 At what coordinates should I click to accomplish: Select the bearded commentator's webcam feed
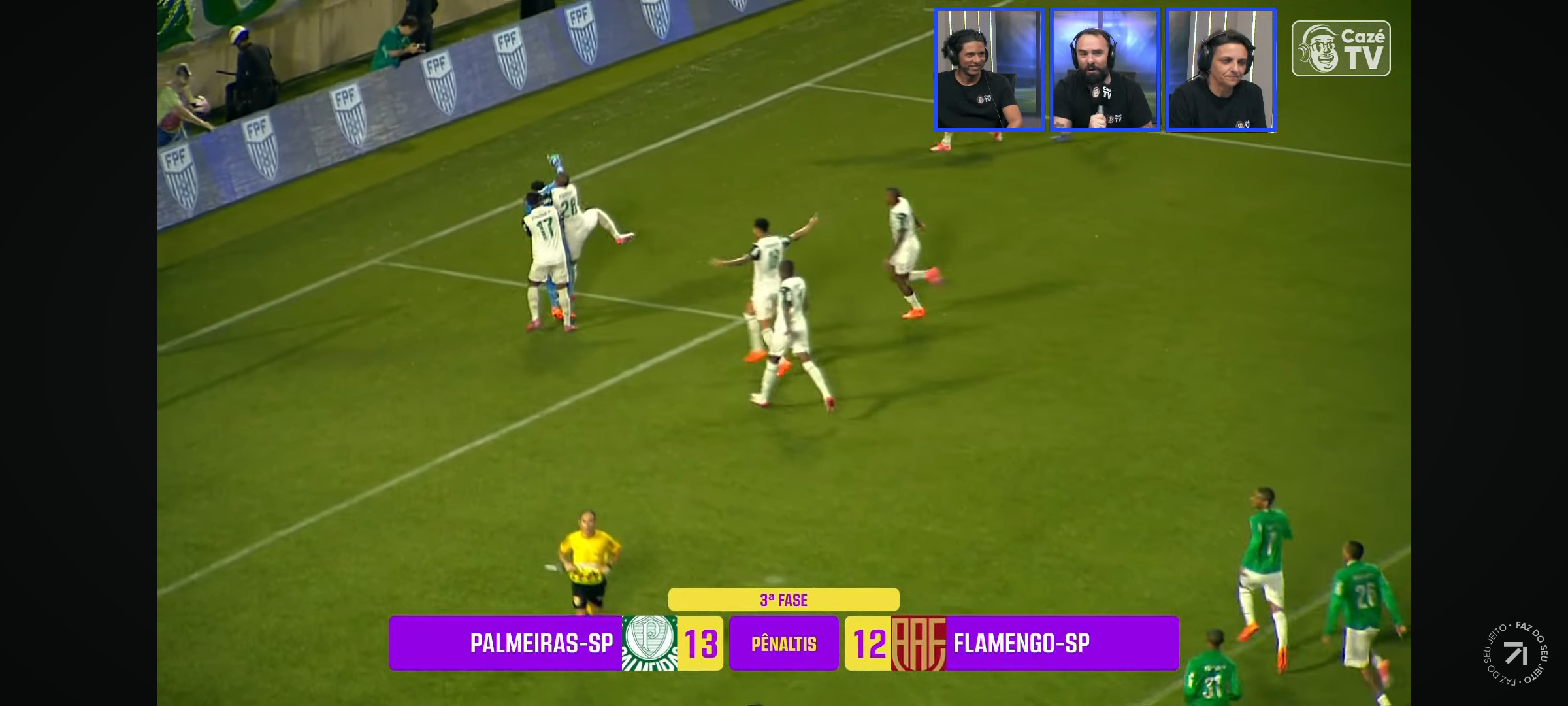pyautogui.click(x=1105, y=70)
